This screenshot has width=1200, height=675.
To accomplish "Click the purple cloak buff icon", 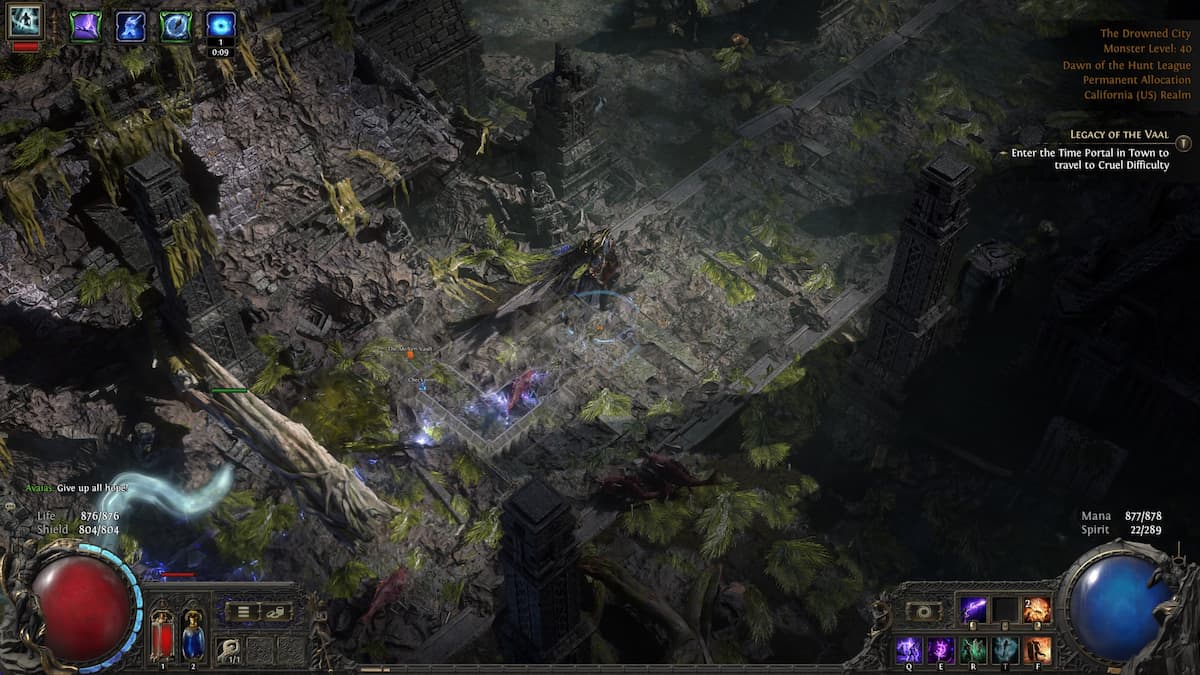I will point(85,26).
